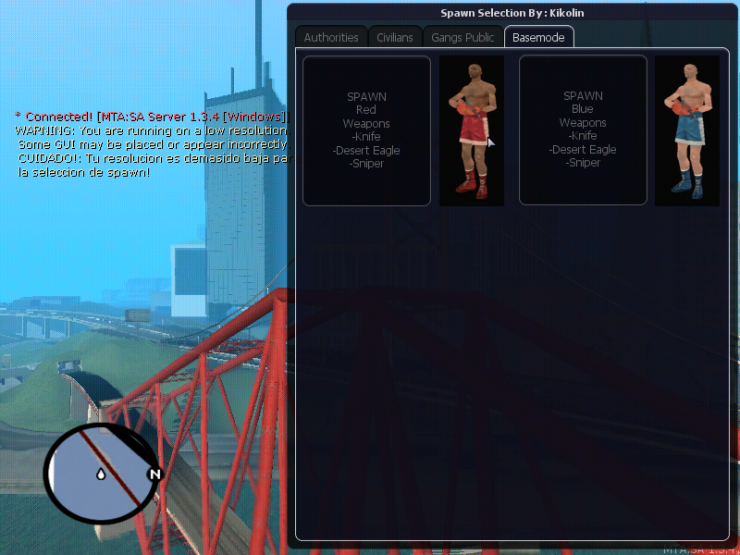The width and height of the screenshot is (740, 555).
Task: Choose the Blue team spawn button
Action: (x=583, y=131)
